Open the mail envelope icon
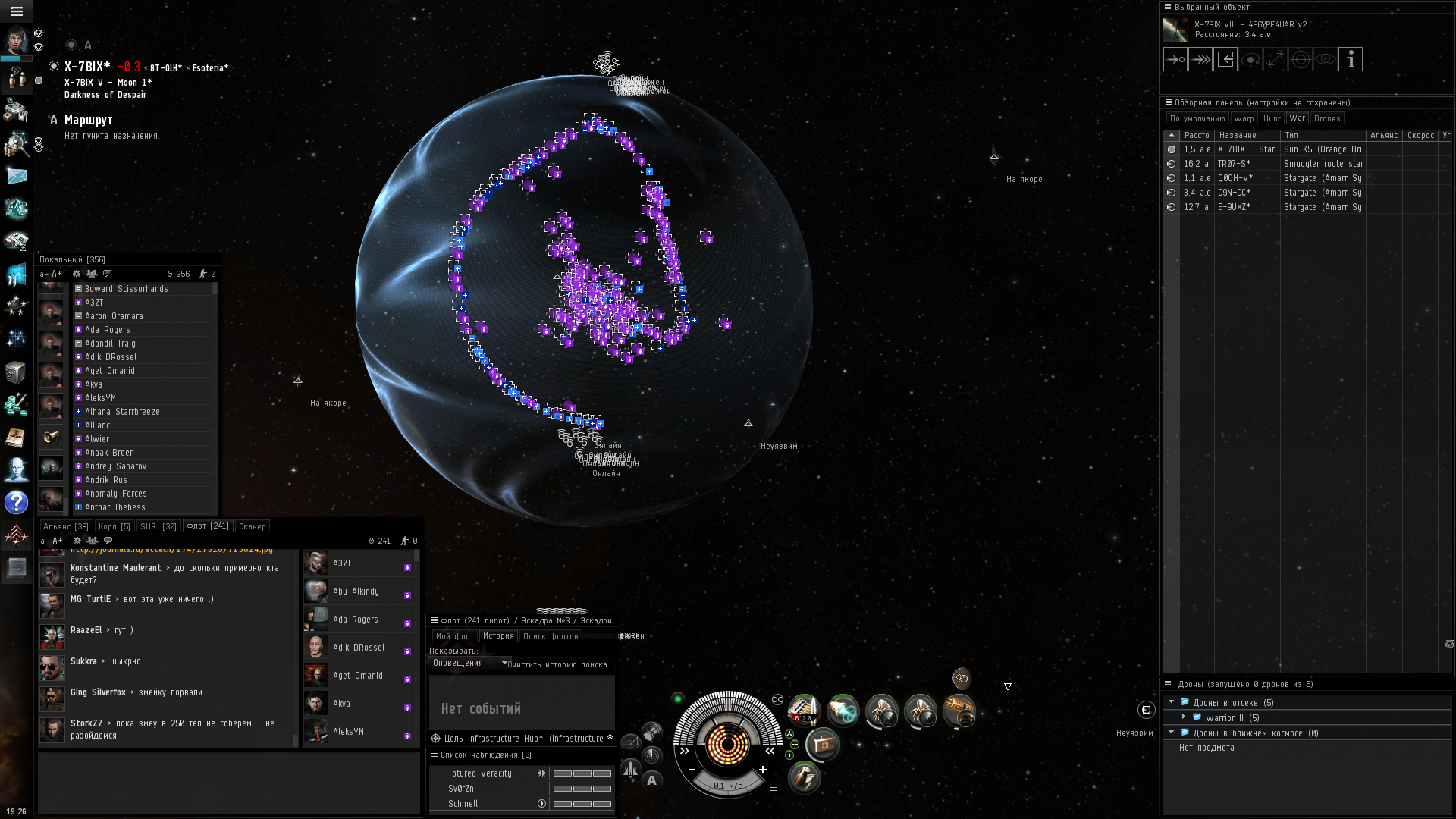 (x=16, y=176)
